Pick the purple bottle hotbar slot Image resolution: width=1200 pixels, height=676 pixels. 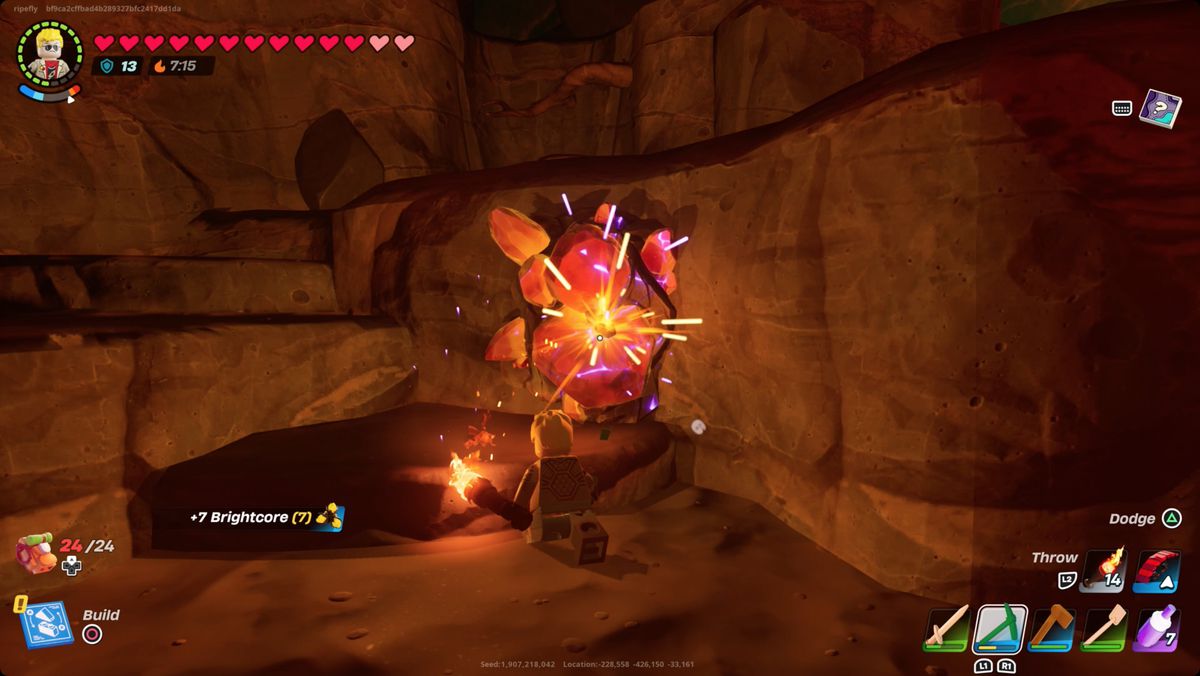coord(1155,628)
